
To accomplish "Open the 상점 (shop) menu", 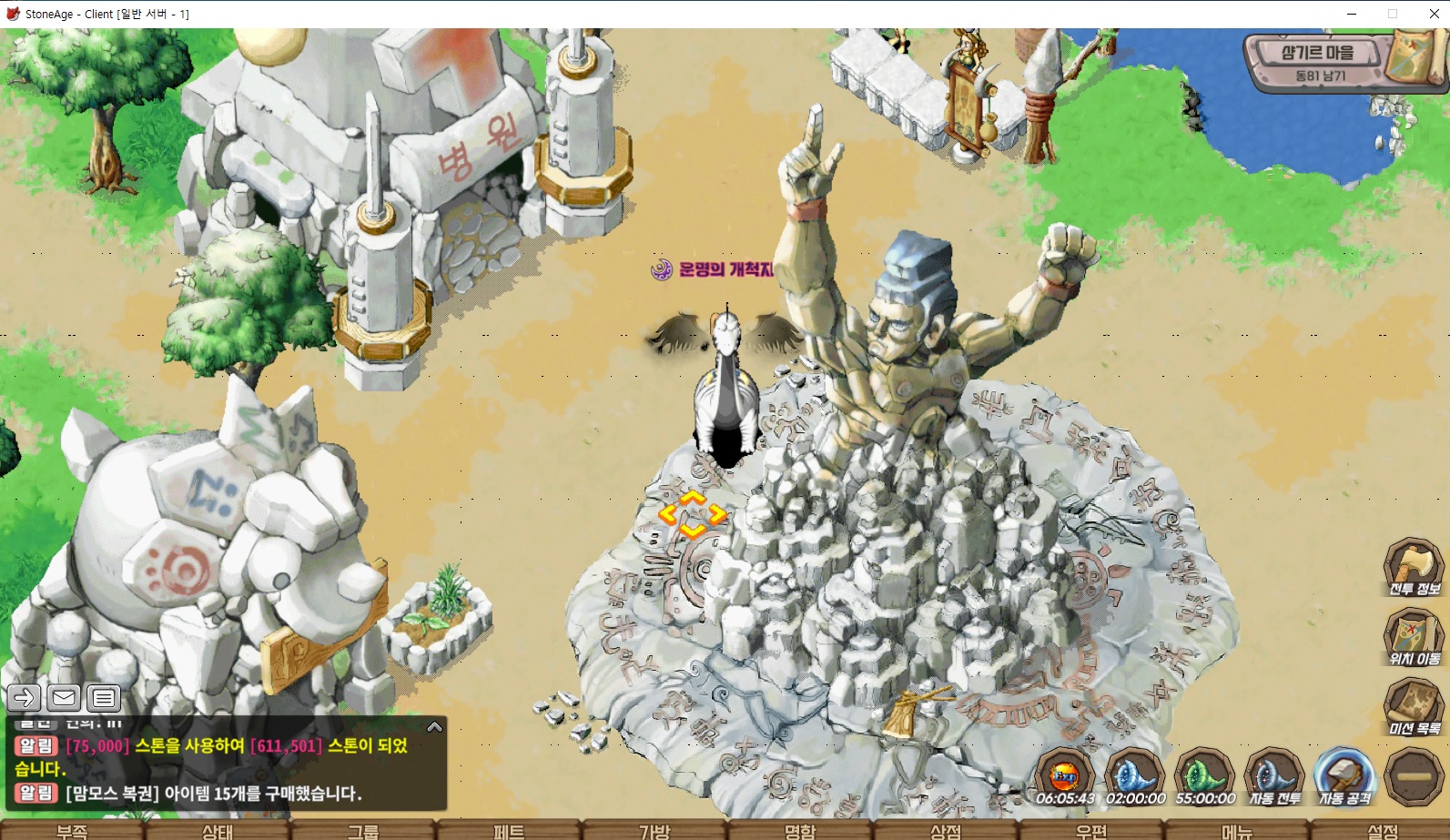I will click(946, 830).
